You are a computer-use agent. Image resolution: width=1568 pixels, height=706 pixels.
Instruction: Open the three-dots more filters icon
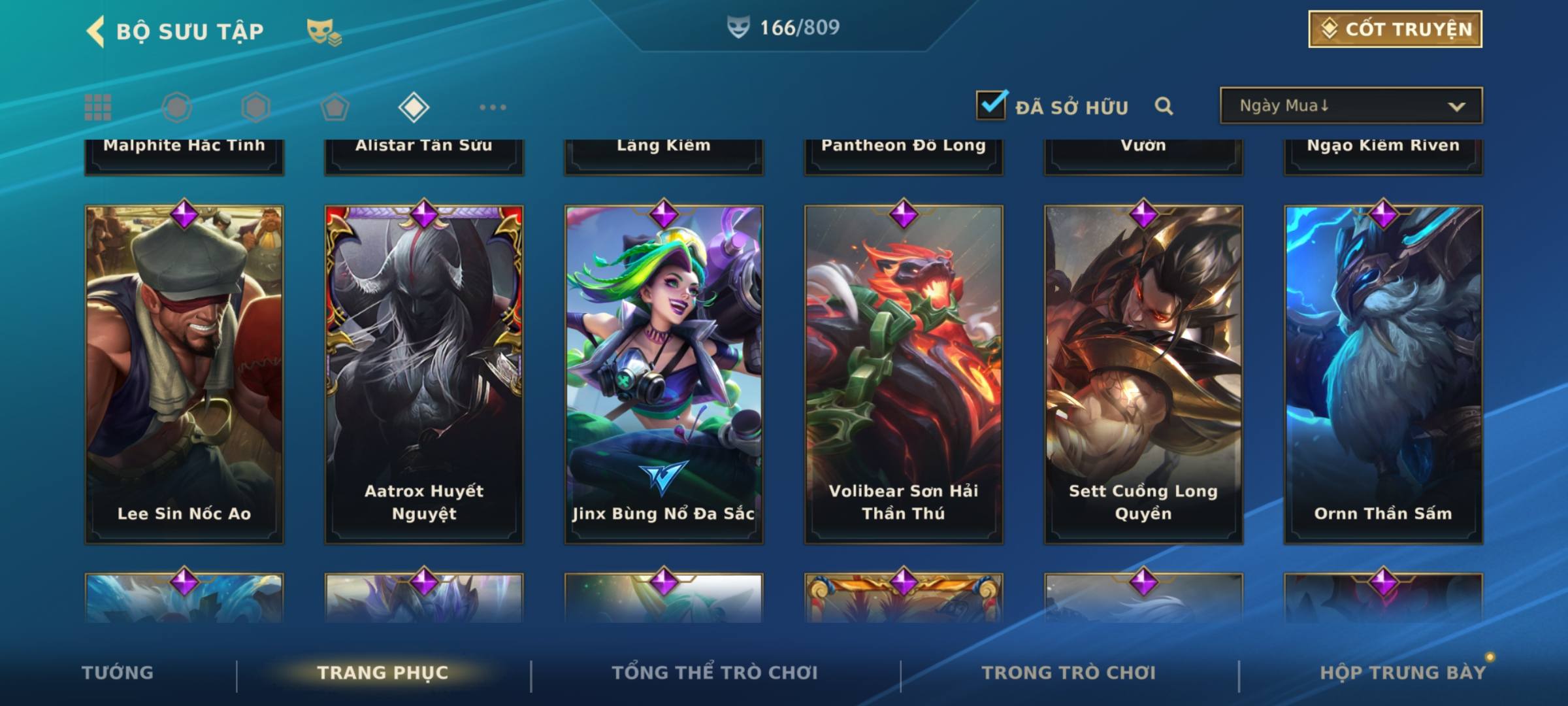pos(493,107)
